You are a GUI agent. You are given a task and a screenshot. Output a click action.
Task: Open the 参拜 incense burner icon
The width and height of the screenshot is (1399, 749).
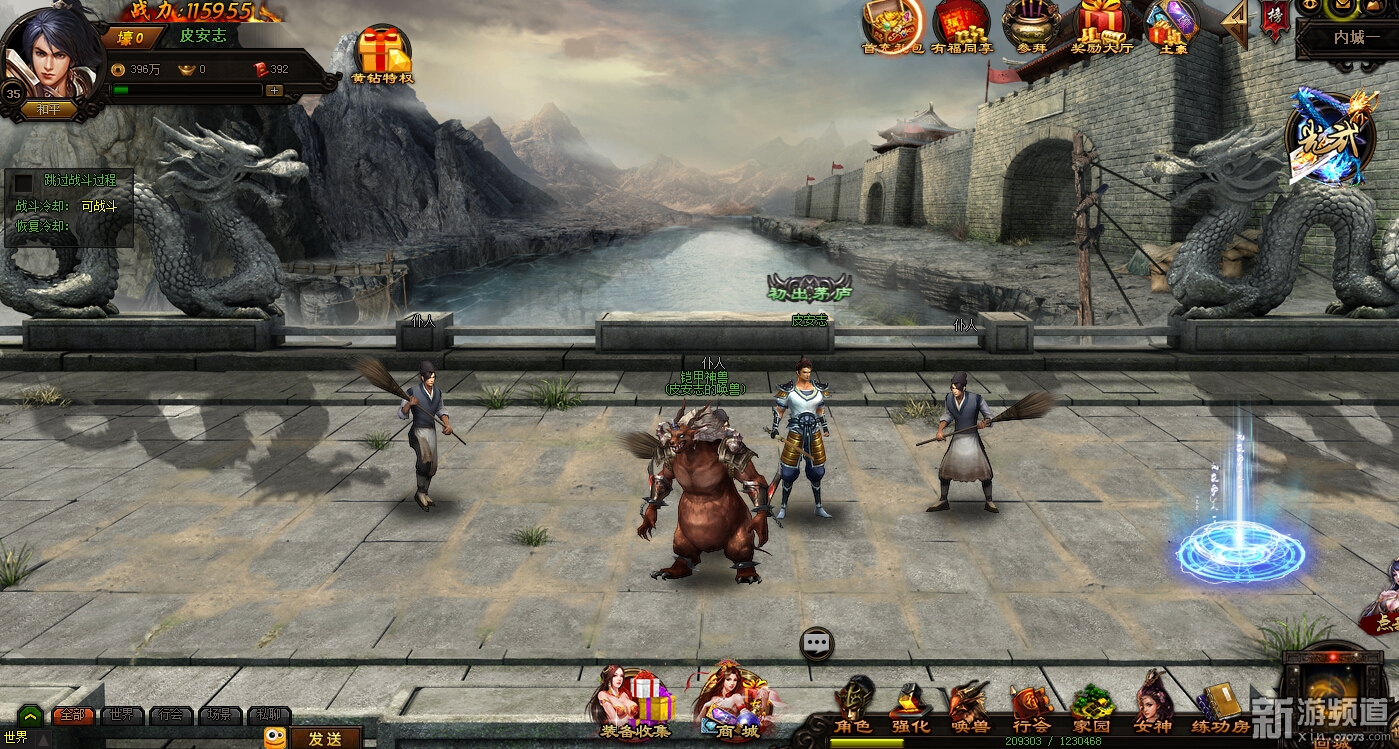1030,24
